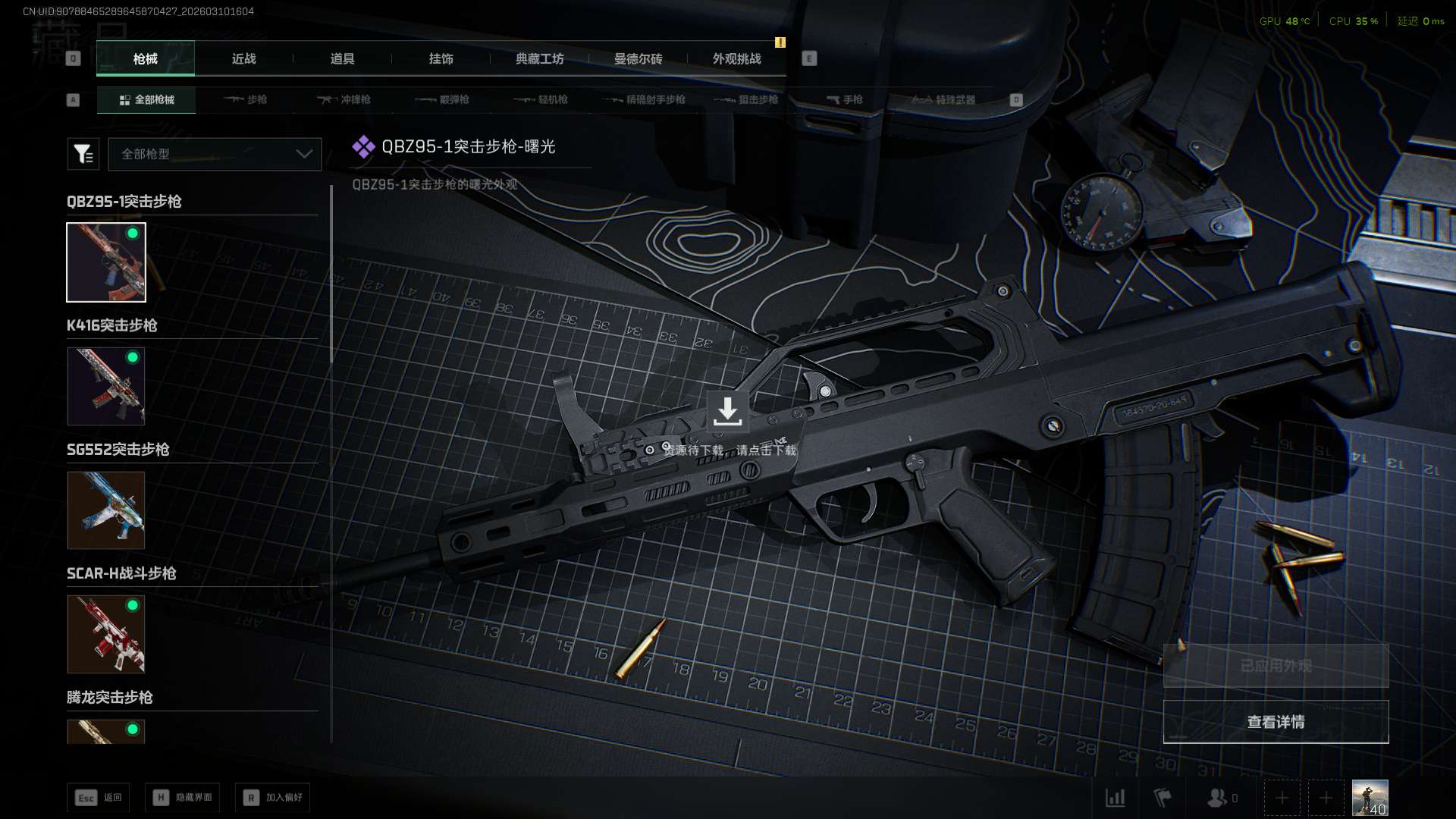This screenshot has height=819, width=1456.
Task: Select the 挂饰 (charms) tab
Action: click(x=441, y=58)
